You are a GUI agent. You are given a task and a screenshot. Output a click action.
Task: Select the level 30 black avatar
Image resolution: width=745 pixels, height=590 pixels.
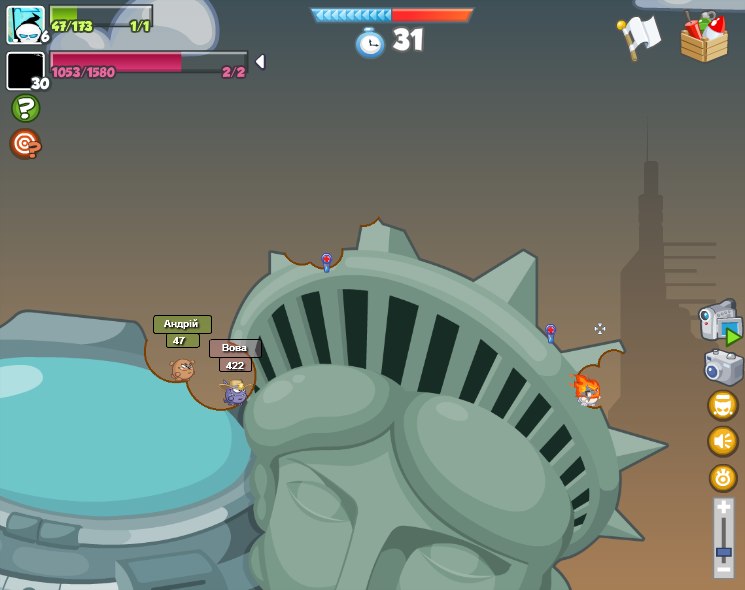pos(25,71)
